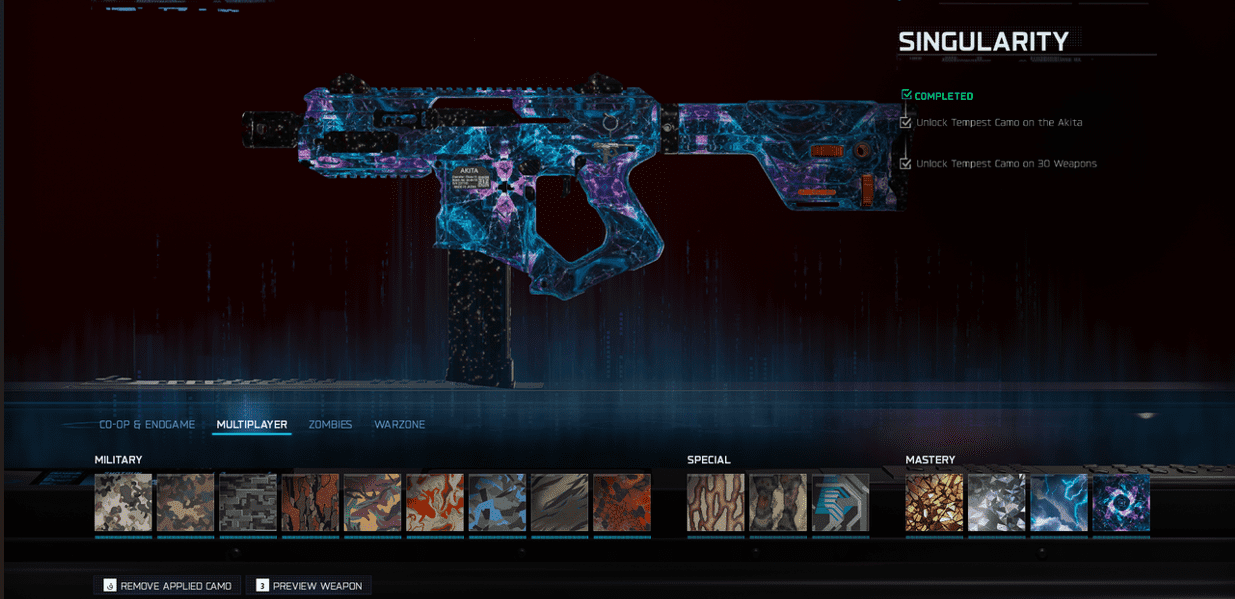This screenshot has width=1235, height=599.
Task: Open the Zombies camo tab
Action: (x=330, y=425)
